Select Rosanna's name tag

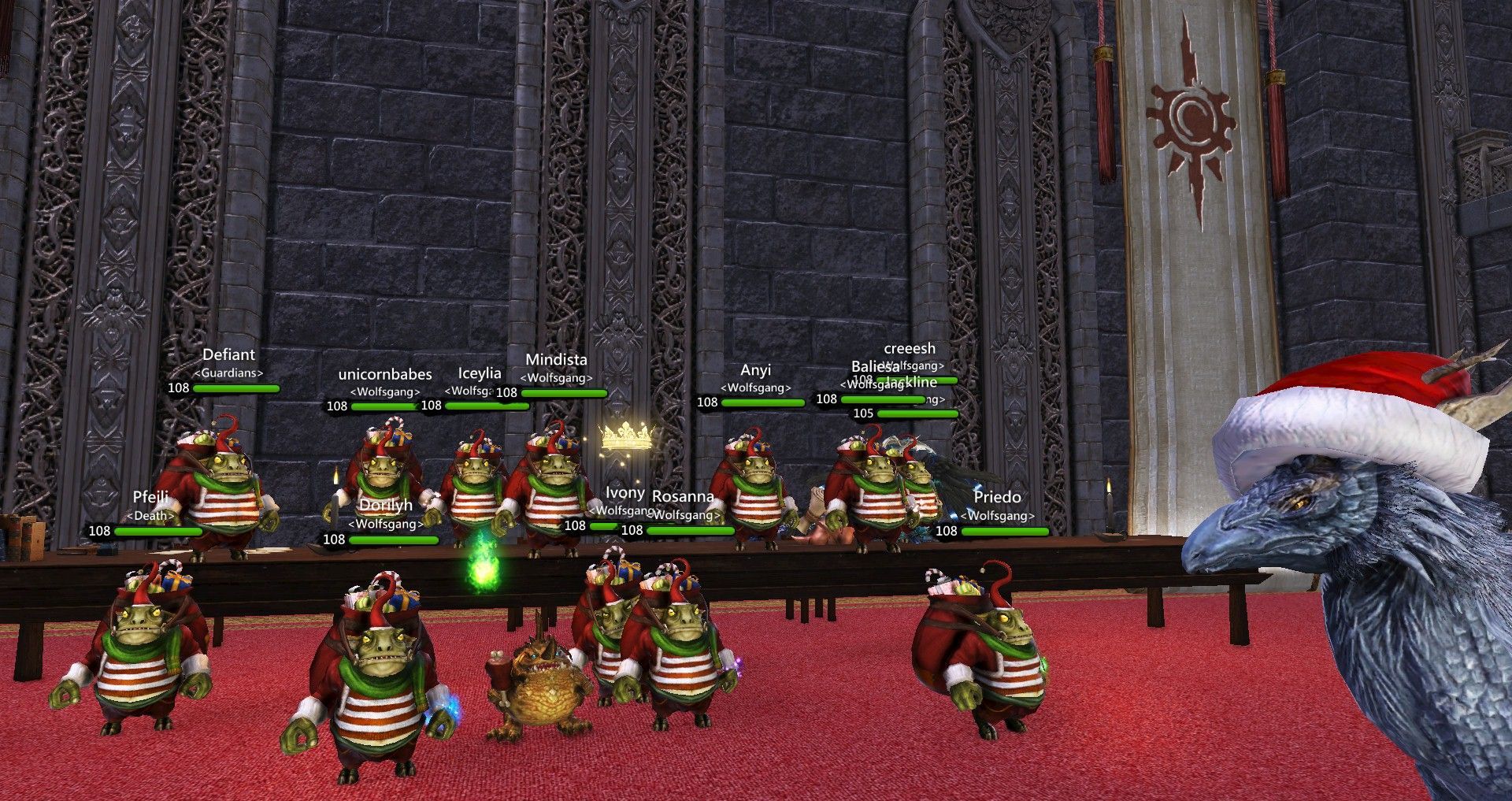683,497
